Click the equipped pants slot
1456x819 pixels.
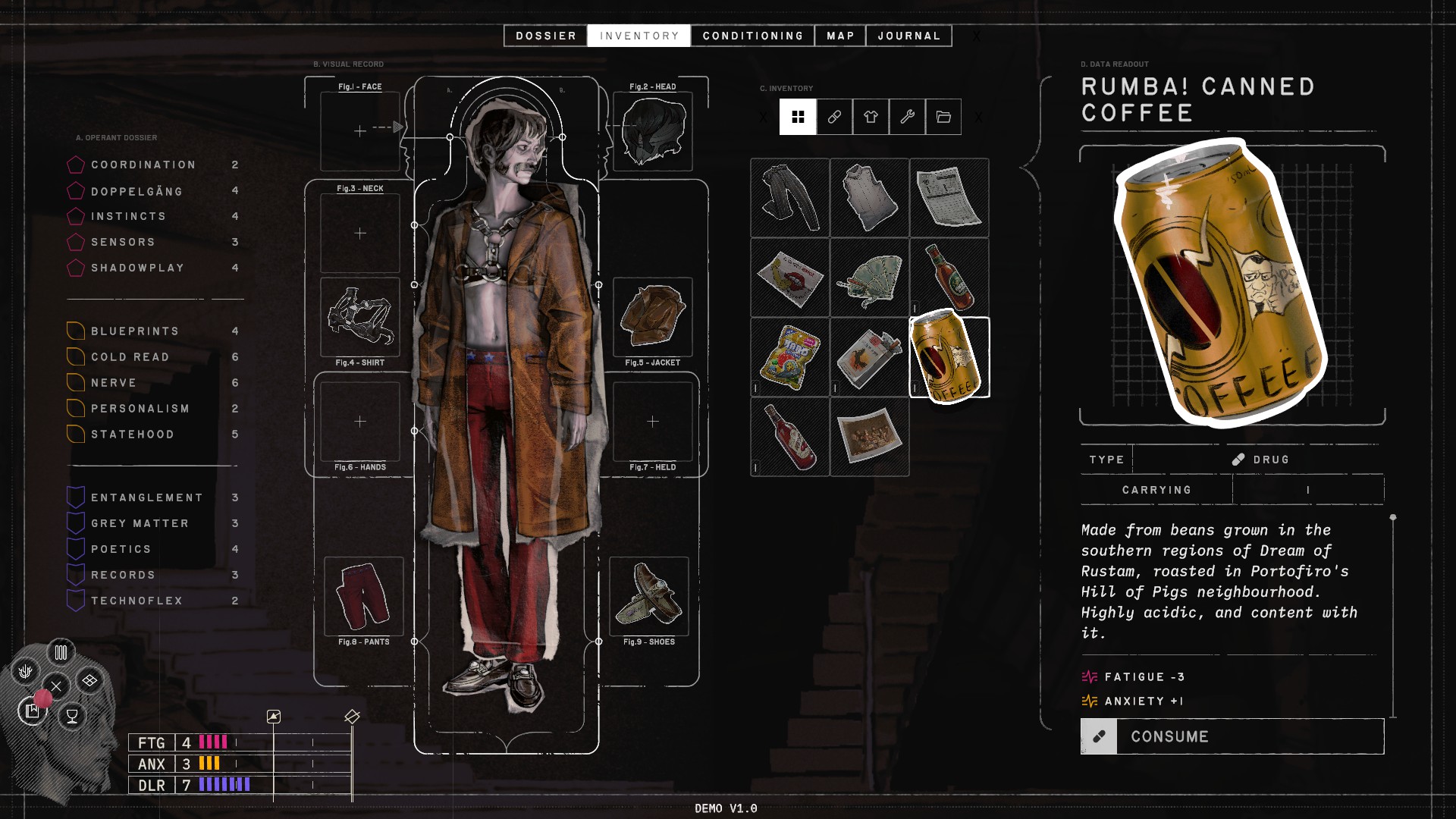click(x=363, y=596)
